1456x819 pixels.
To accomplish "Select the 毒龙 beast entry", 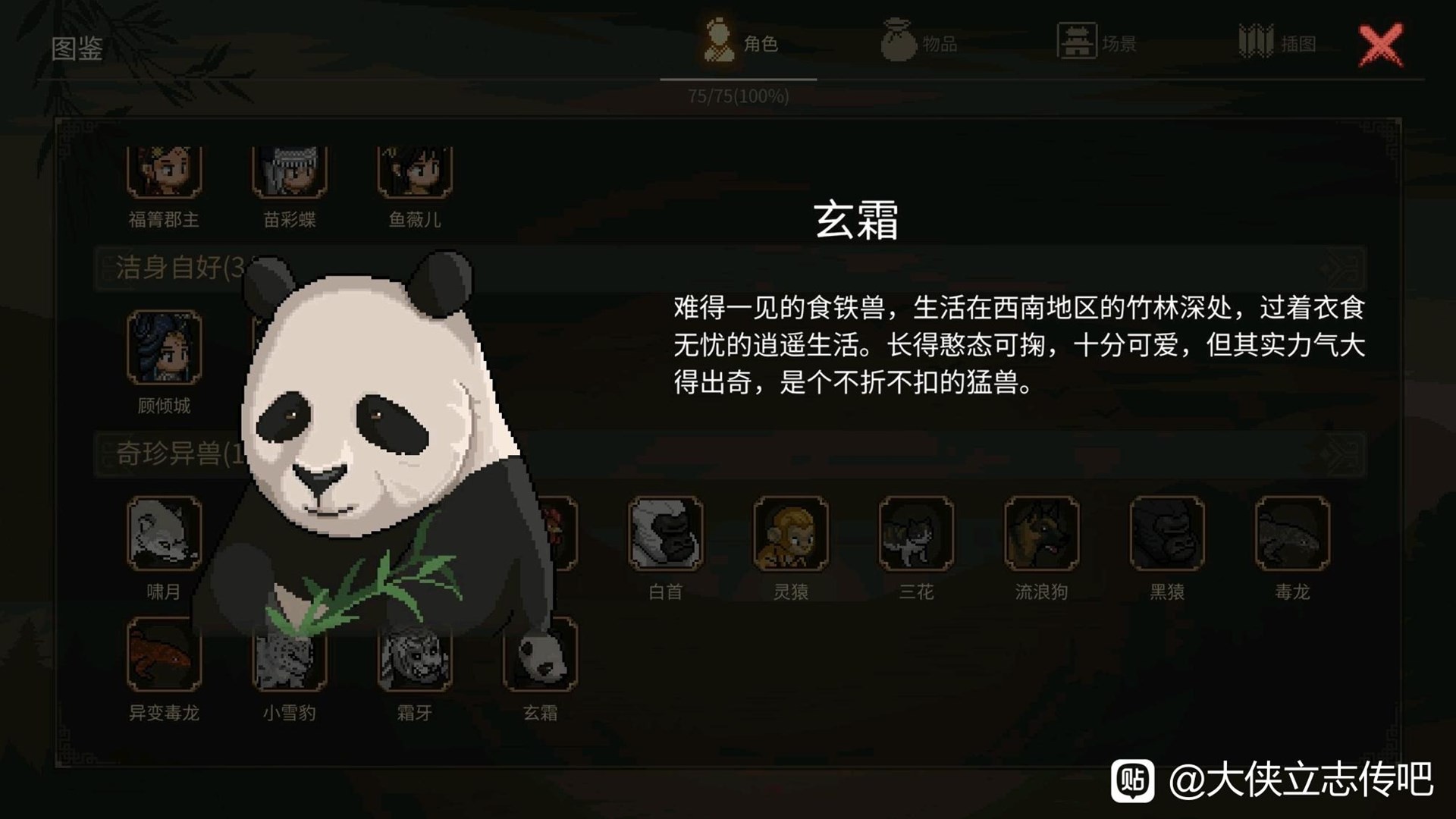I will [1292, 534].
